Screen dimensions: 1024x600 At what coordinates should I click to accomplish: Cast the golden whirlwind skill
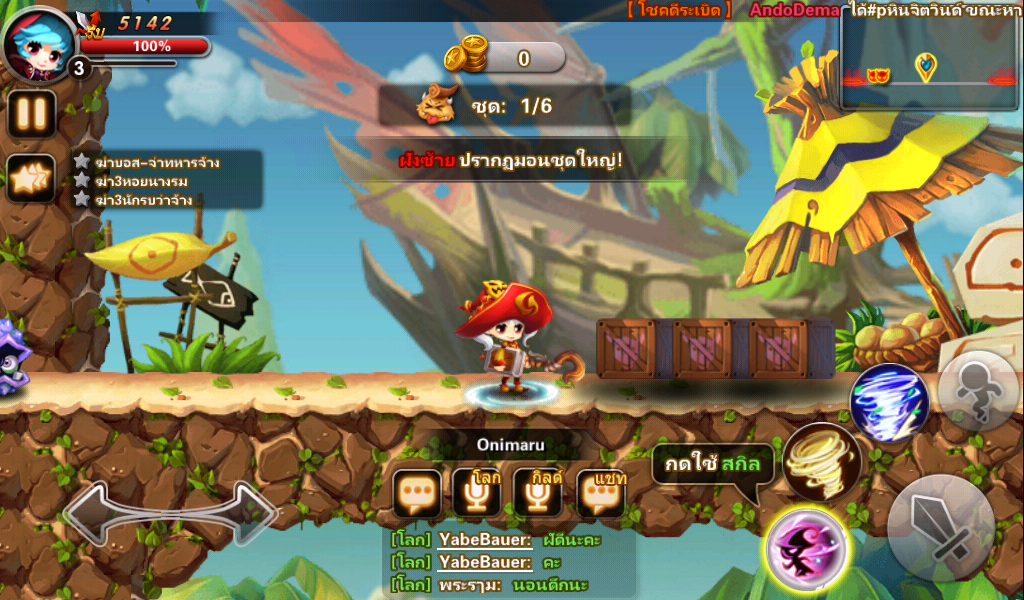[x=821, y=462]
